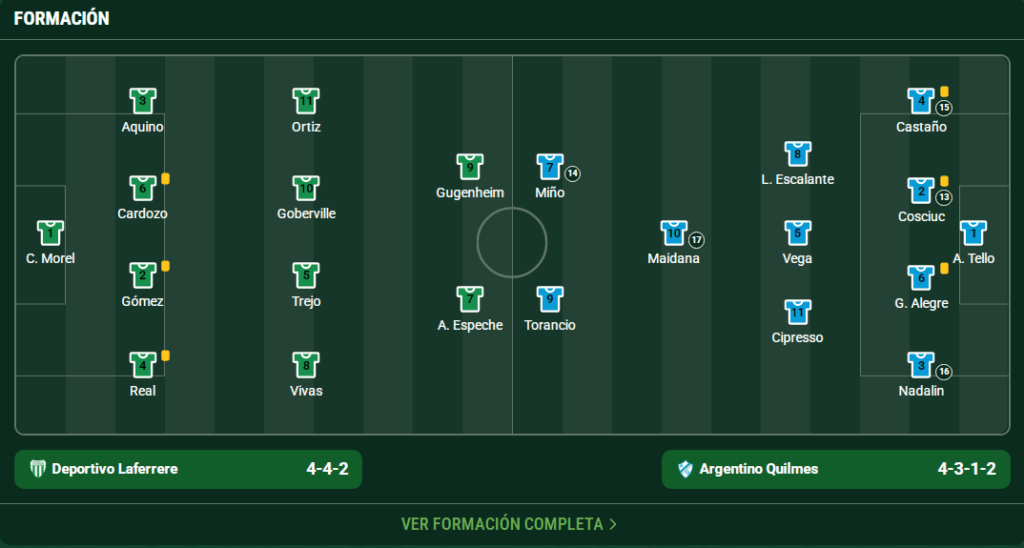Choose Cipresso's number 11 shirt
The image size is (1024, 548).
797,312
